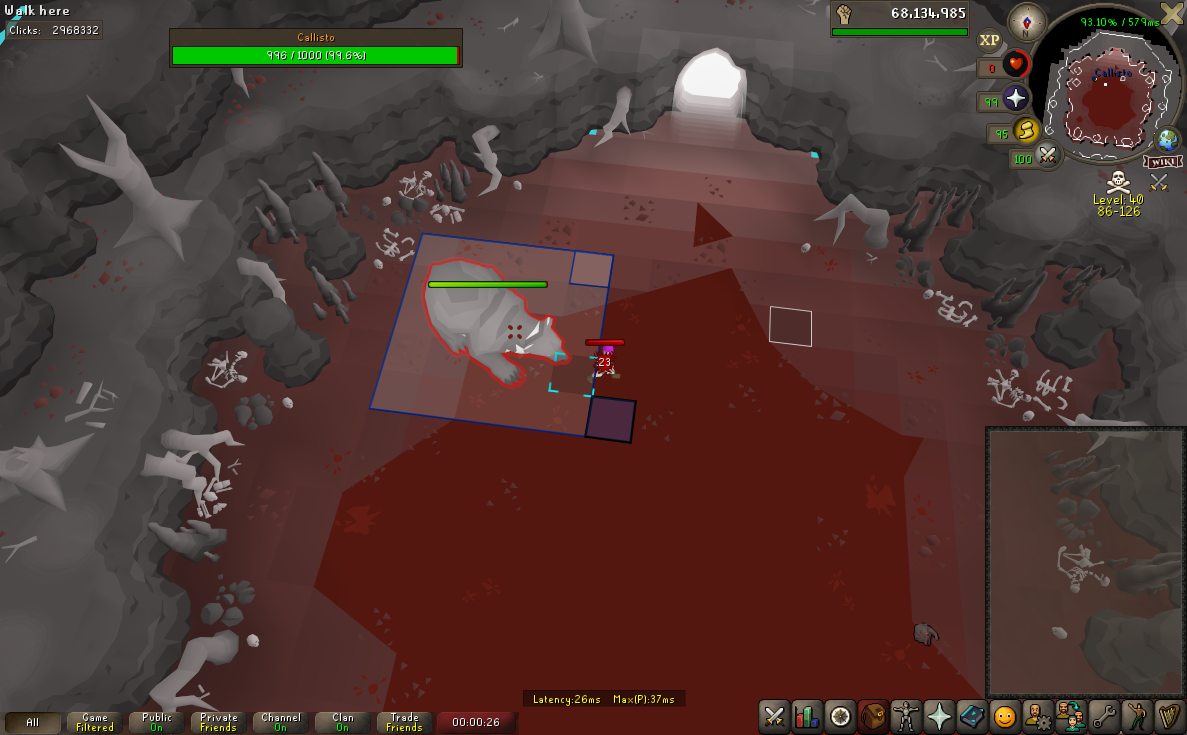Select the All chat filter tab
The height and width of the screenshot is (735, 1187).
click(33, 722)
